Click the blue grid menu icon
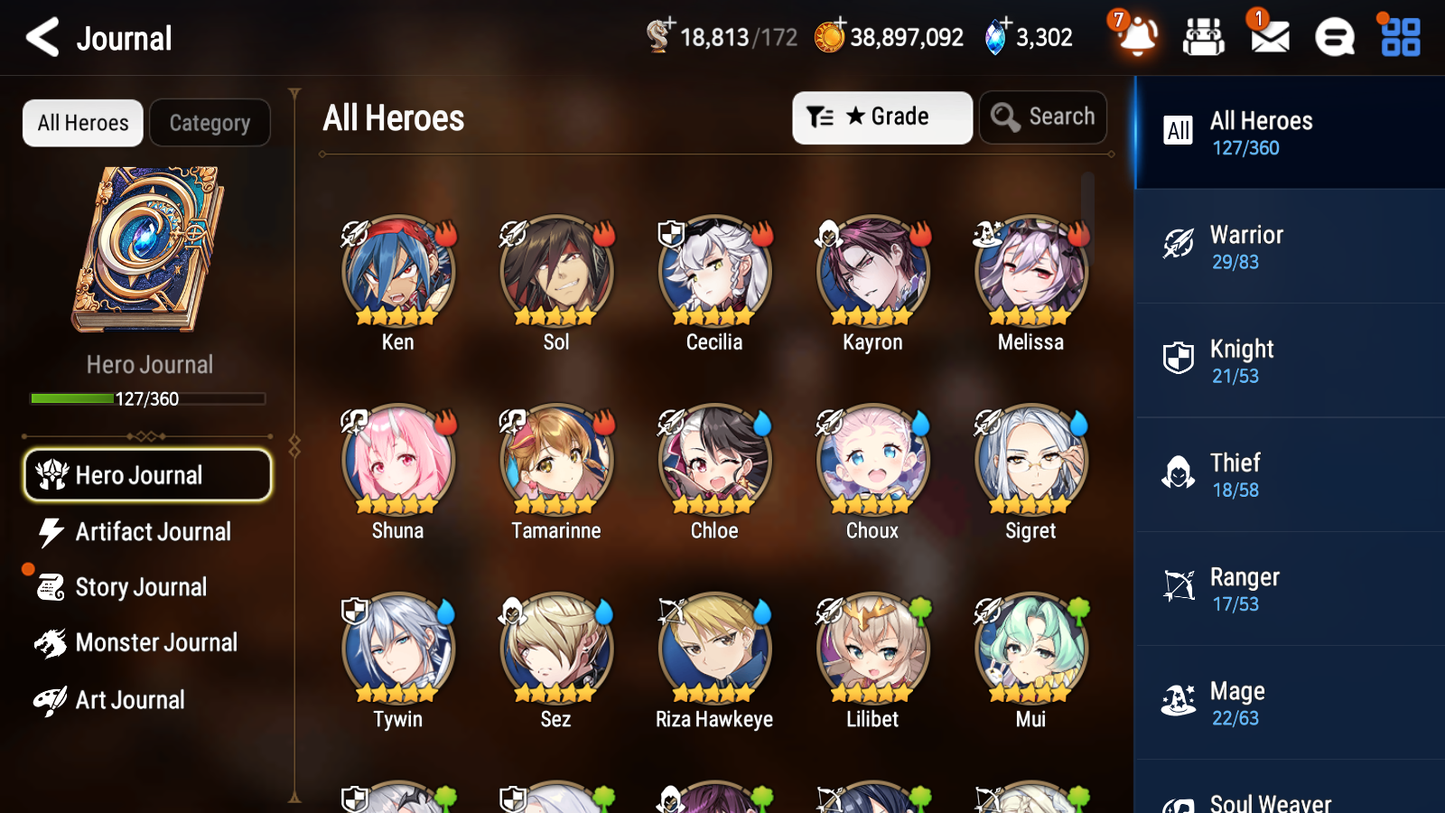The height and width of the screenshot is (813, 1445). click(x=1399, y=36)
